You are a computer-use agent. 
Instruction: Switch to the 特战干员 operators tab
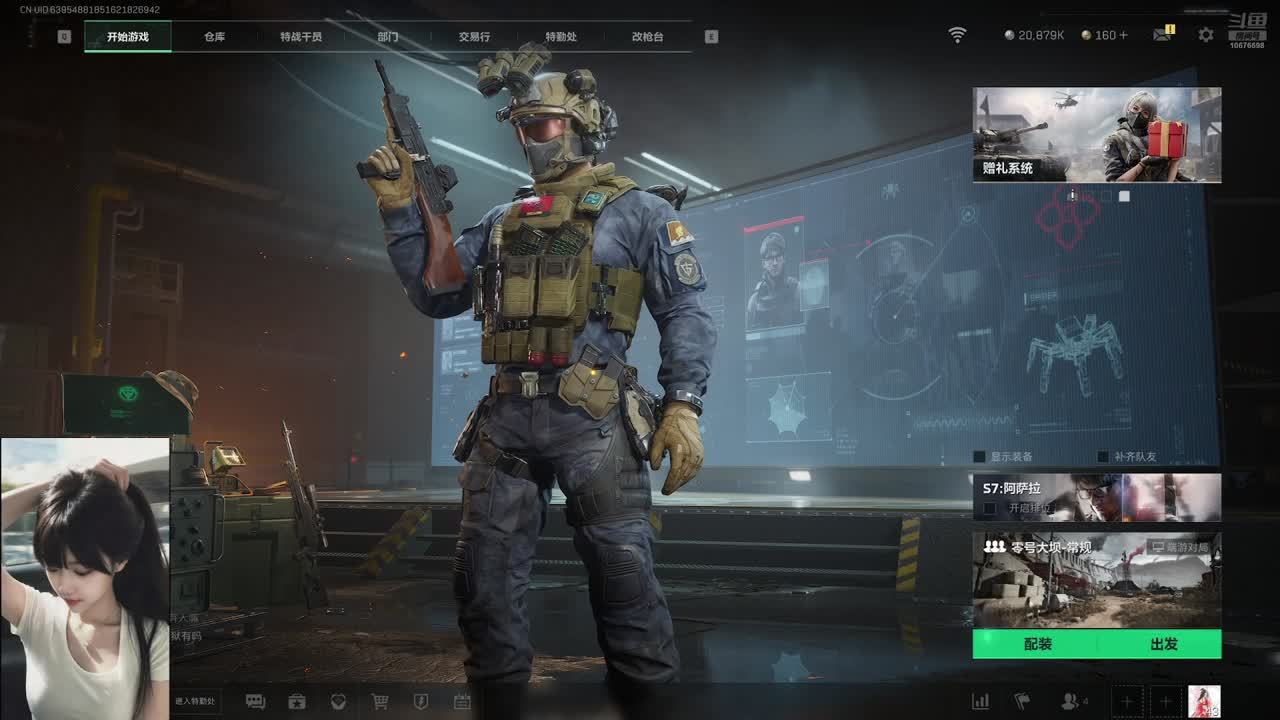[x=301, y=37]
